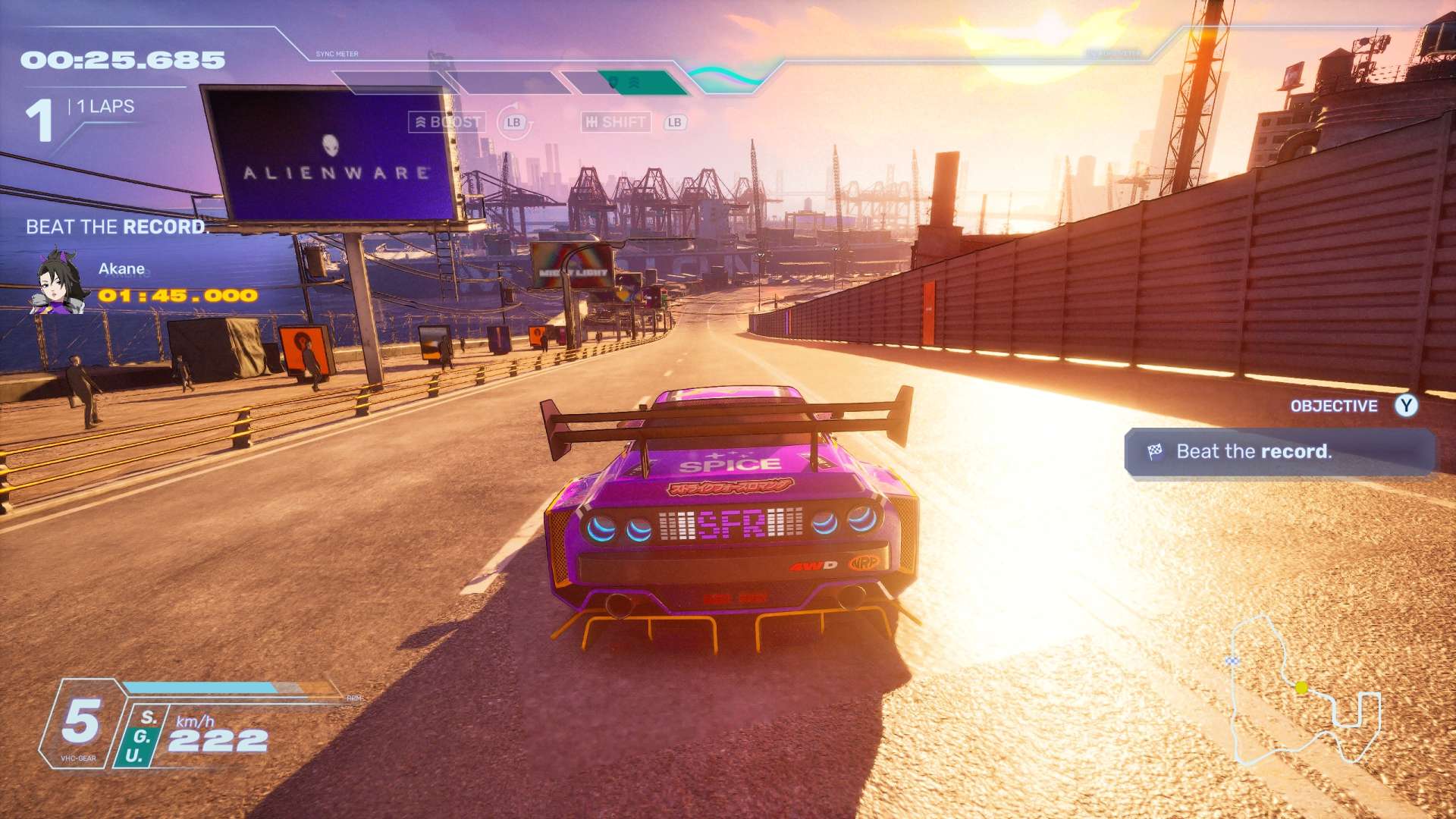Open the Objective header
Viewport: 1456px width, 819px height.
tap(1334, 406)
